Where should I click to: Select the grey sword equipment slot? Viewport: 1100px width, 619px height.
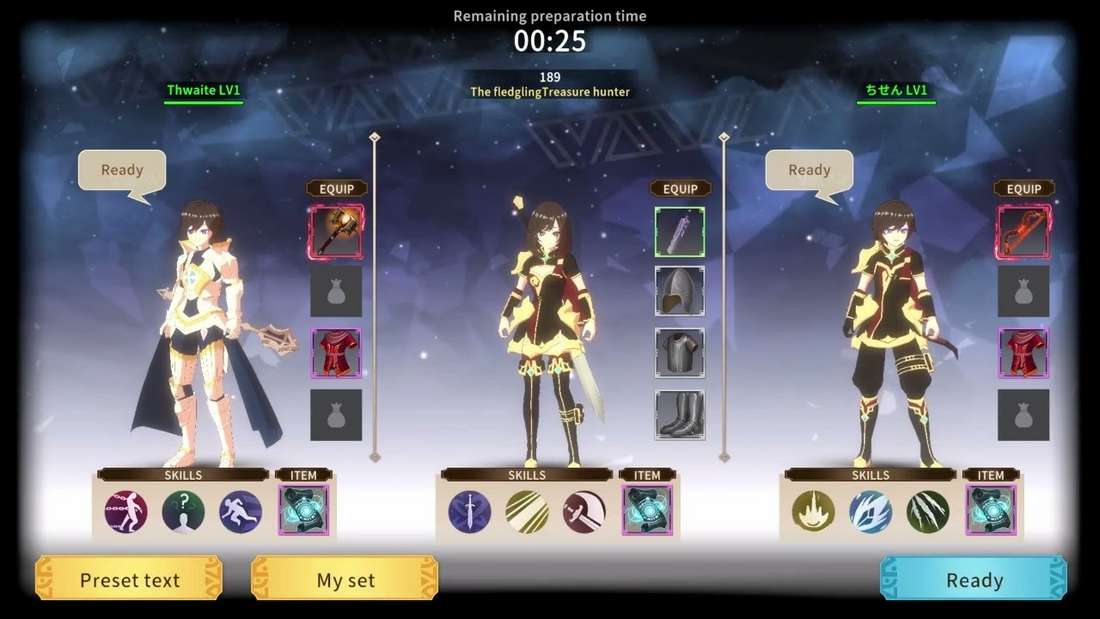[680, 232]
